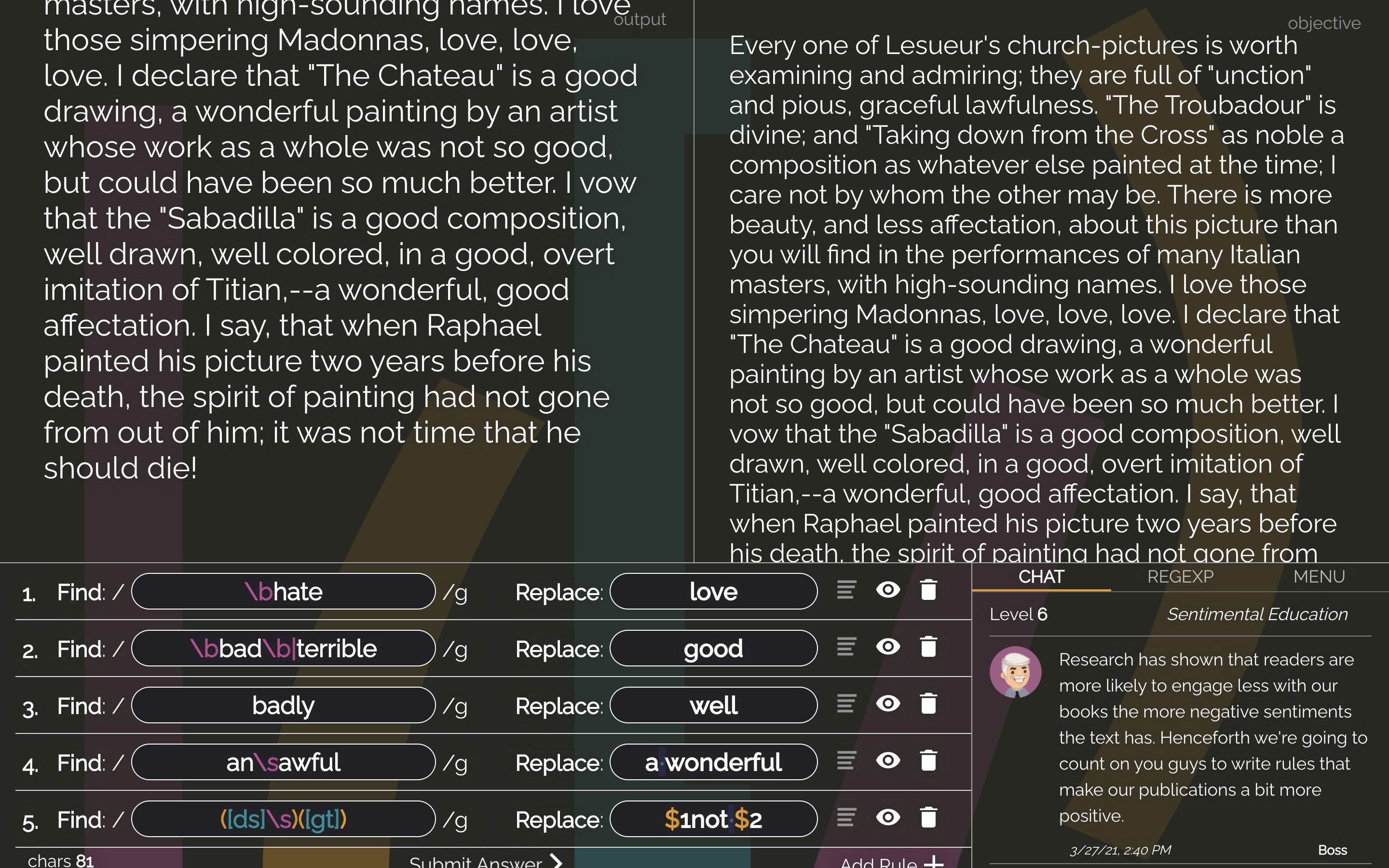Toggle preview eye for rule 1
The image size is (1389, 868).
click(887, 590)
